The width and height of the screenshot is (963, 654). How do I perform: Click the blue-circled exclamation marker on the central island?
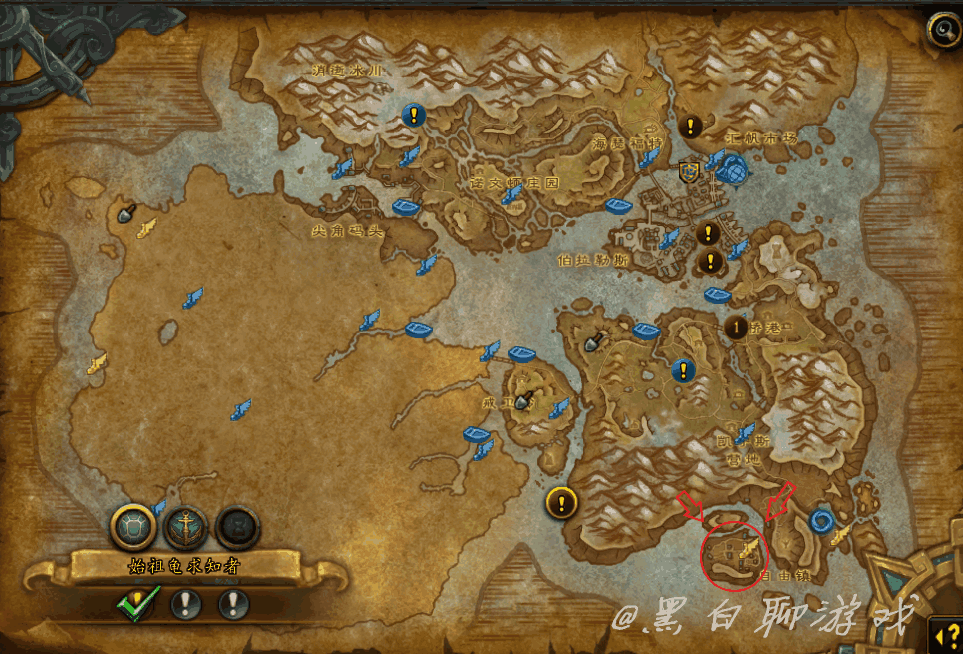[x=683, y=370]
